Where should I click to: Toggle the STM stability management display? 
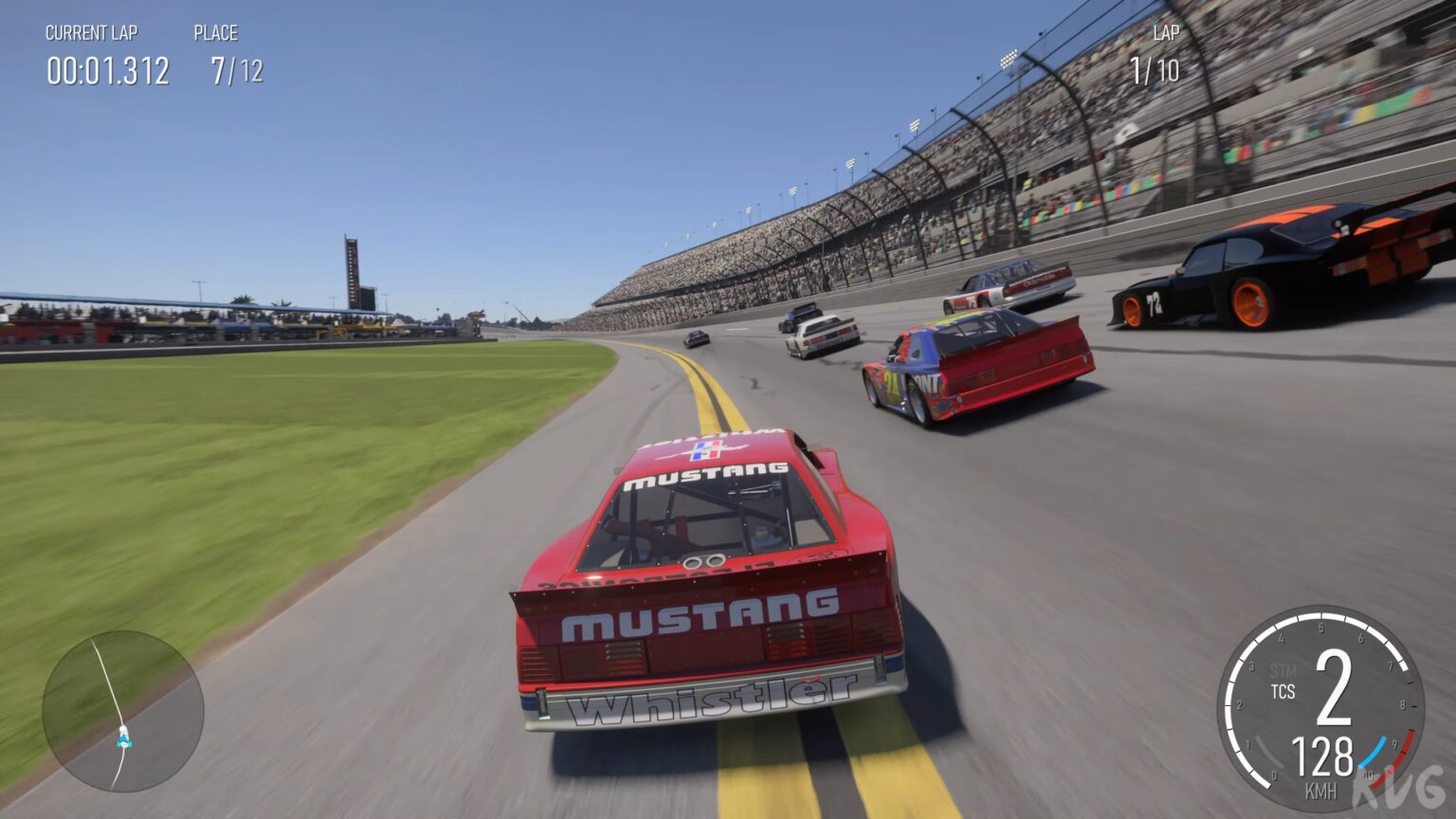1283,669
